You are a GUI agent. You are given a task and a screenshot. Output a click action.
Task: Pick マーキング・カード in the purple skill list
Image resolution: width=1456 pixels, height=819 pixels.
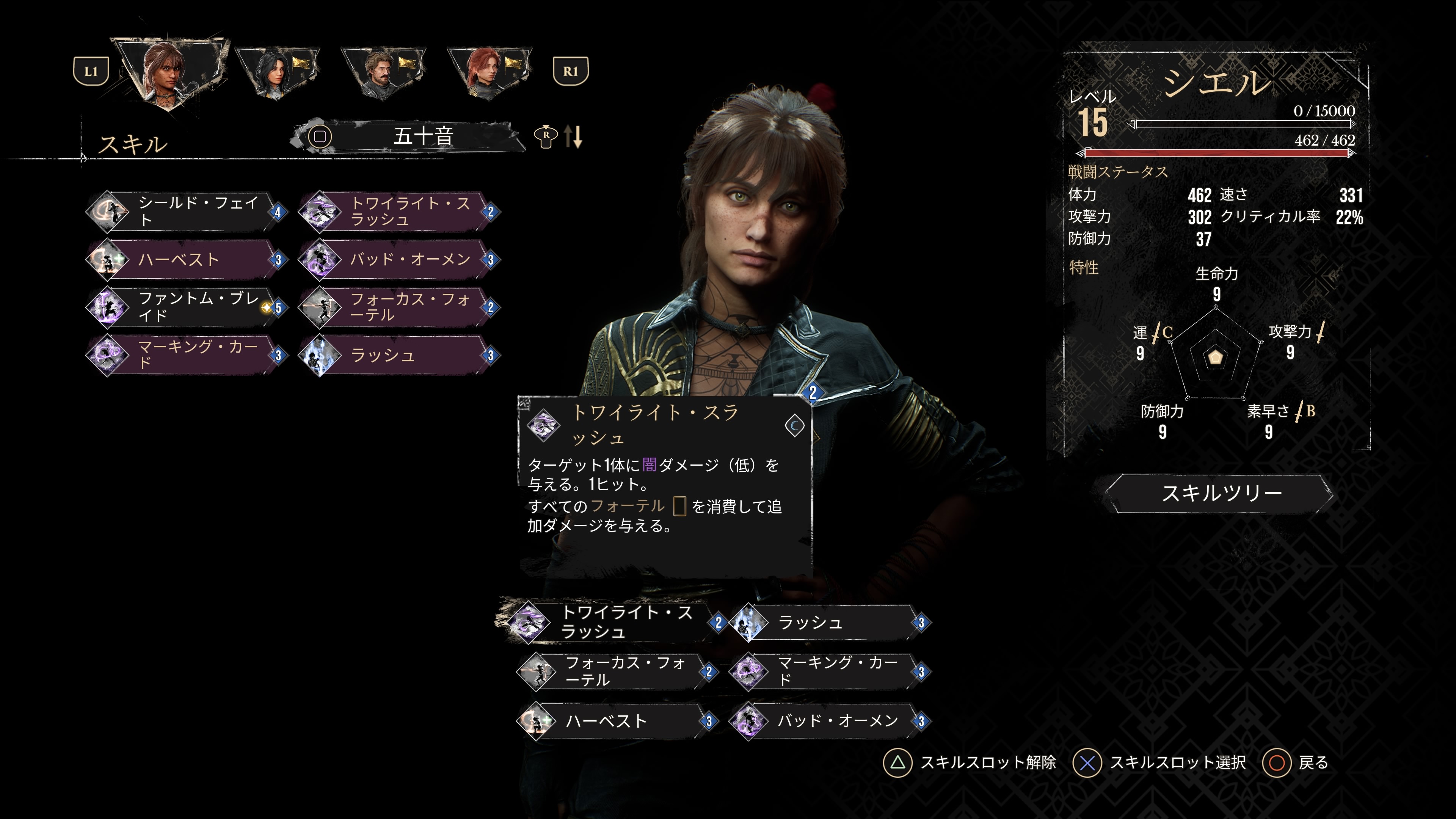(x=187, y=355)
